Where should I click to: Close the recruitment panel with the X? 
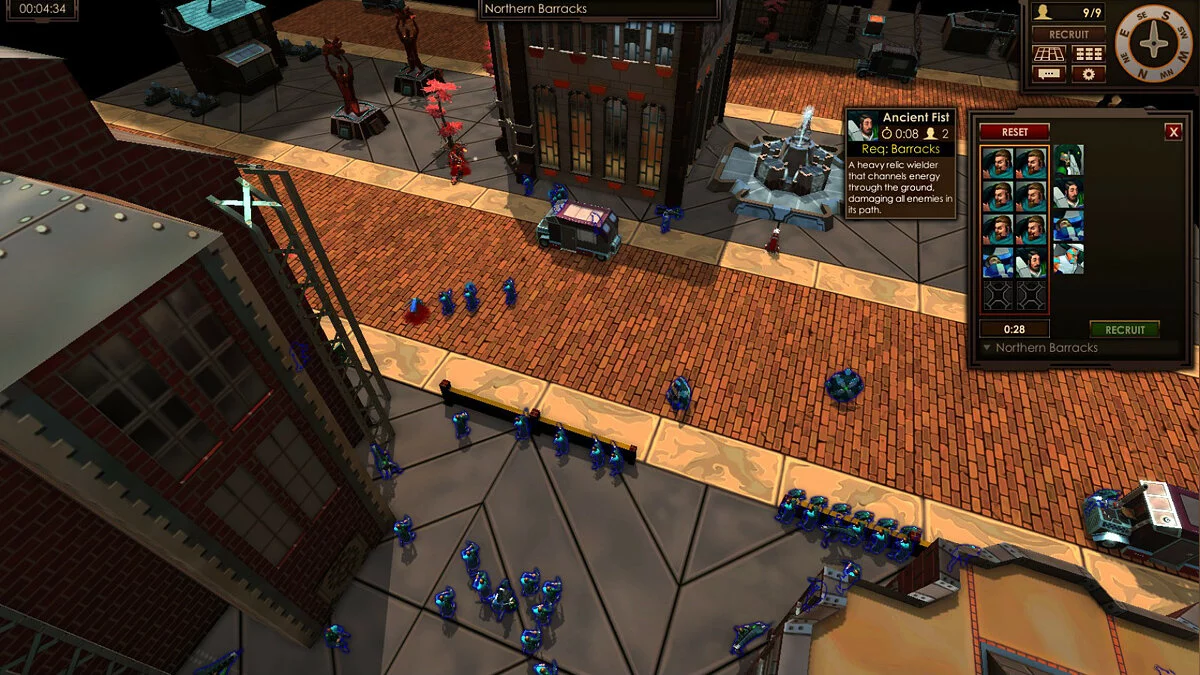[1173, 132]
